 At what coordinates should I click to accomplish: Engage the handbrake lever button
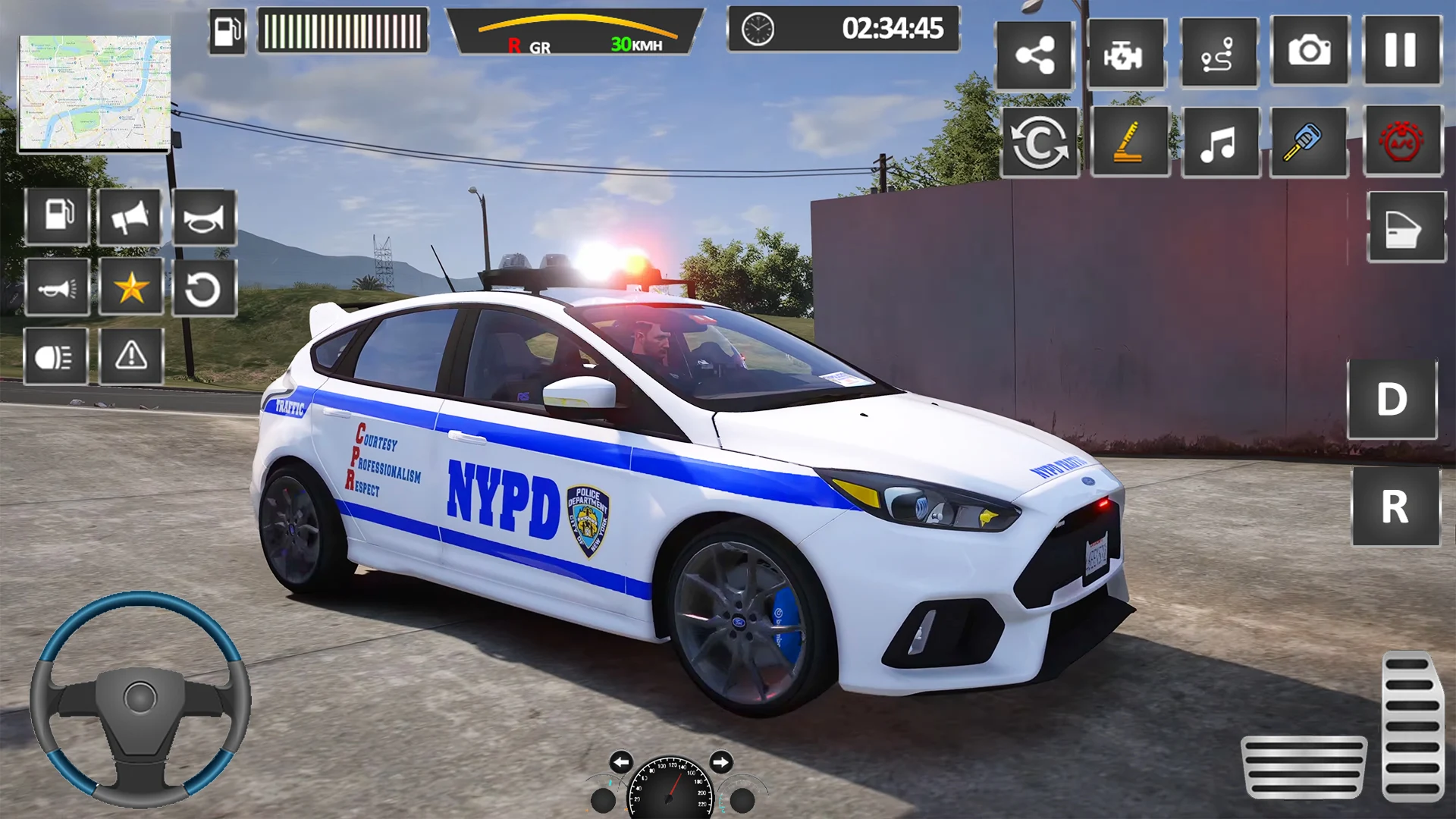1129,142
